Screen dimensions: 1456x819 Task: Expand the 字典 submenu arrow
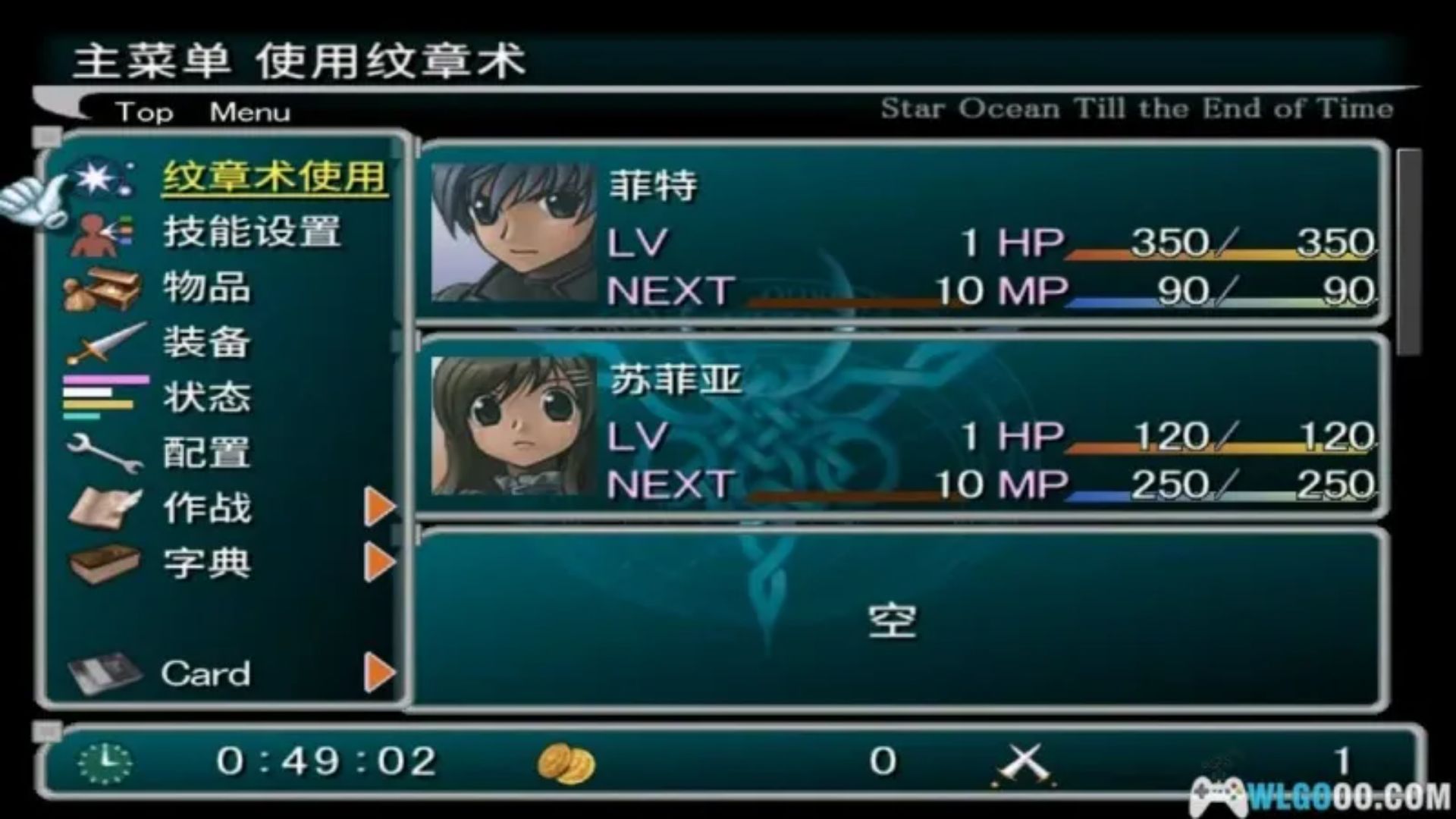coord(377,563)
